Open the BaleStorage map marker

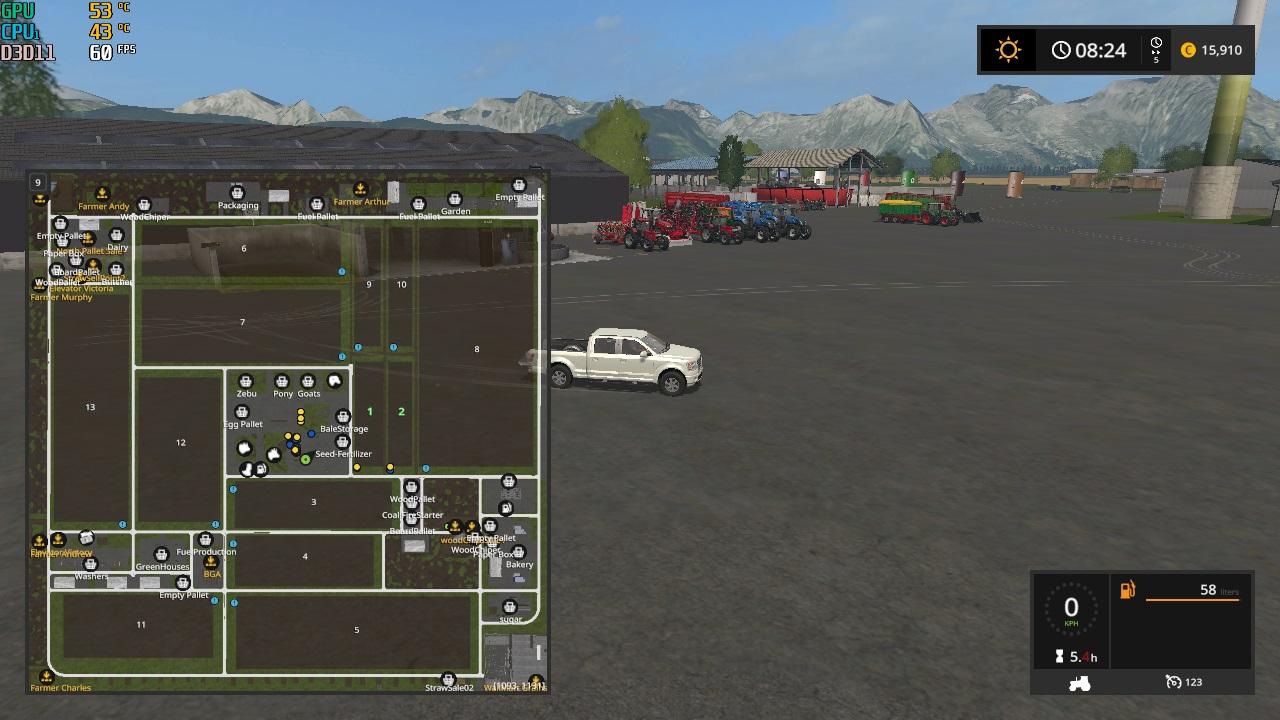[x=343, y=417]
